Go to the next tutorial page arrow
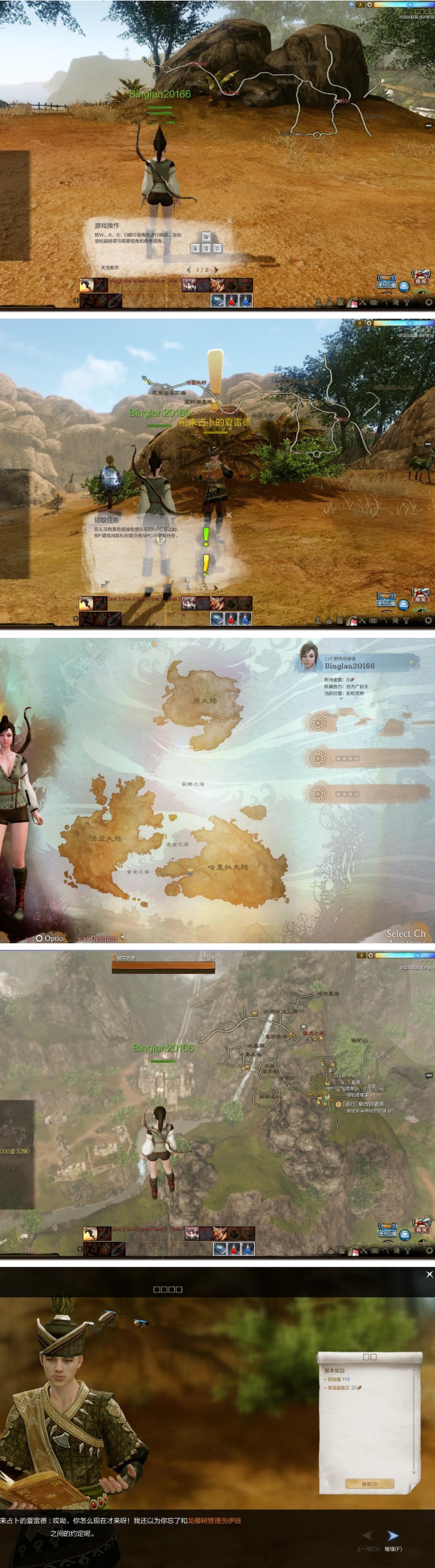The image size is (435, 1568). [x=216, y=269]
